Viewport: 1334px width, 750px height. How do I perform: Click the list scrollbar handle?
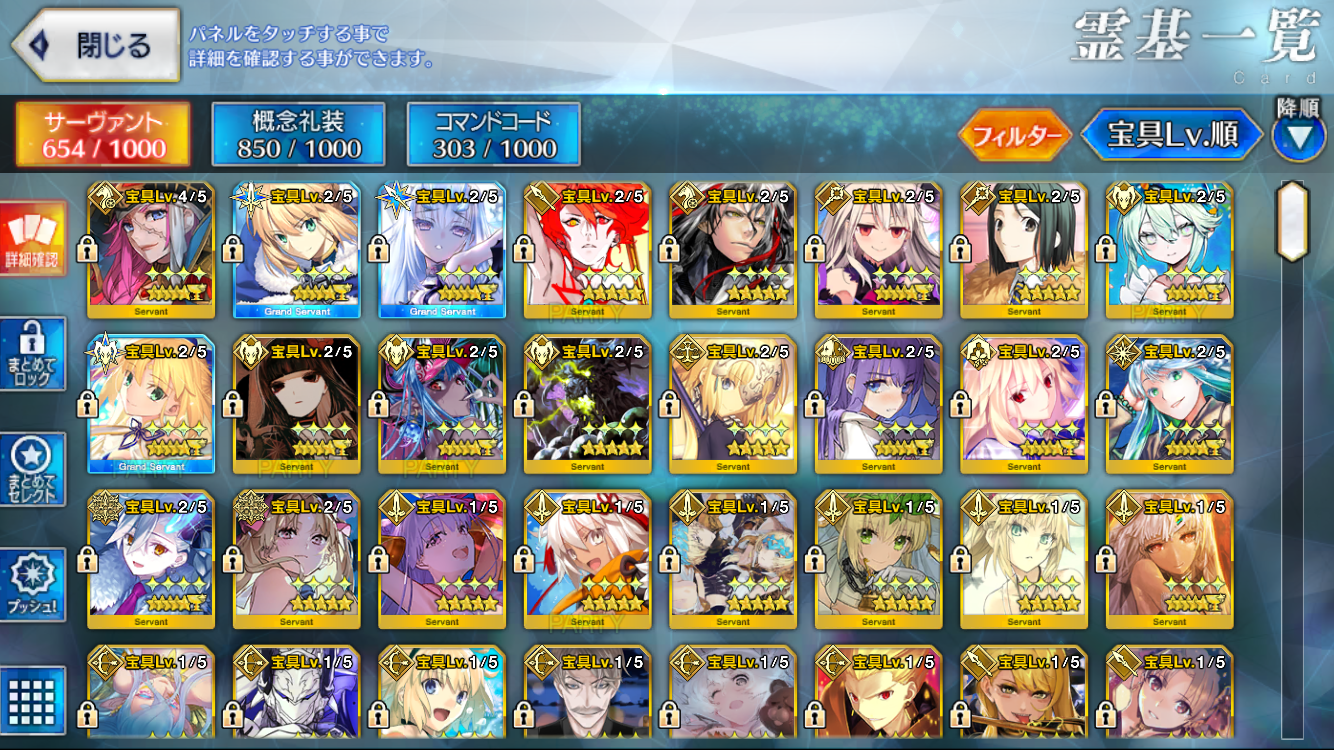[x=1292, y=220]
